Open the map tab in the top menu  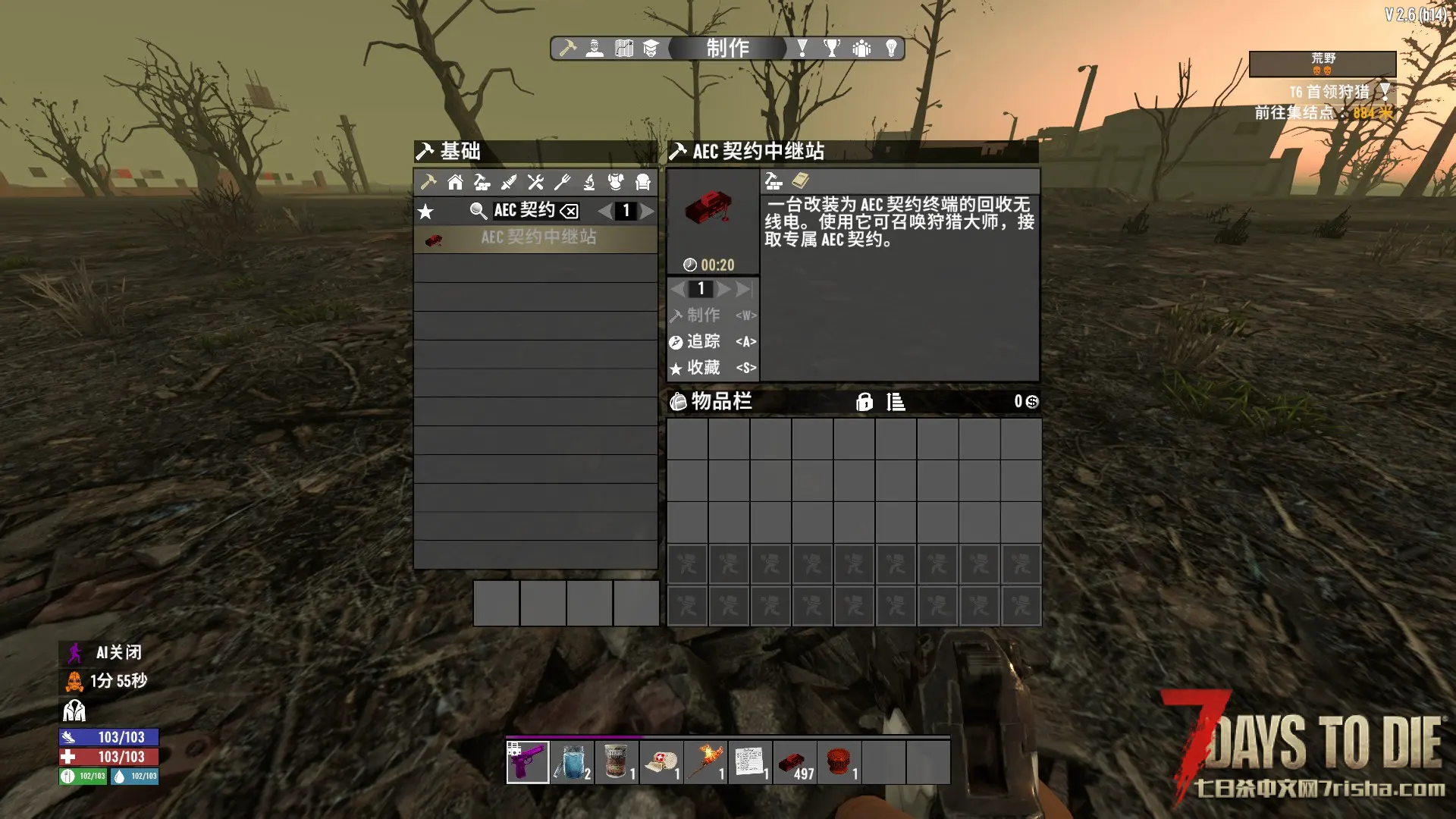tap(623, 49)
